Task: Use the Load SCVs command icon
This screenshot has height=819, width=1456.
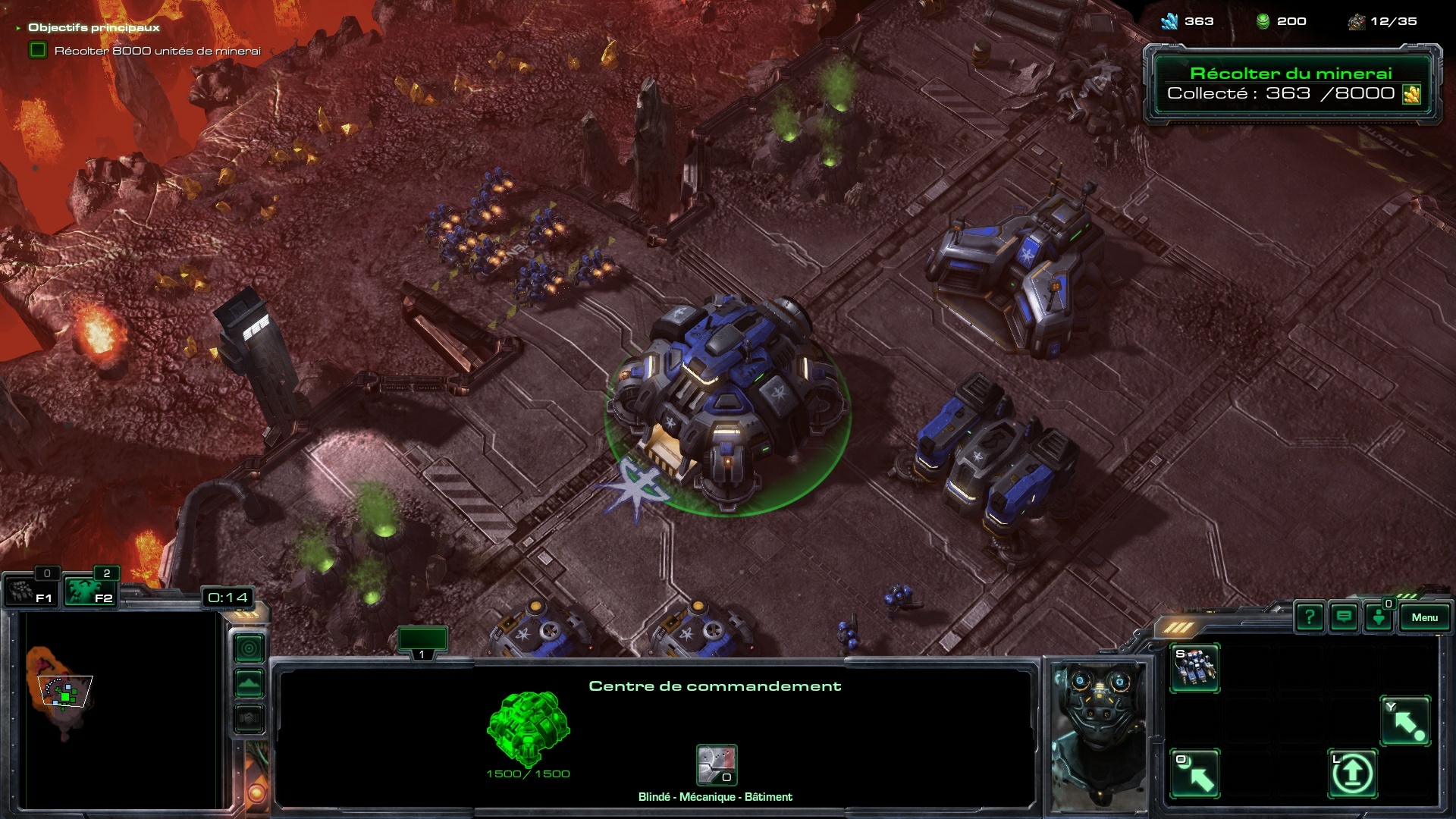Action: pyautogui.click(x=1194, y=773)
